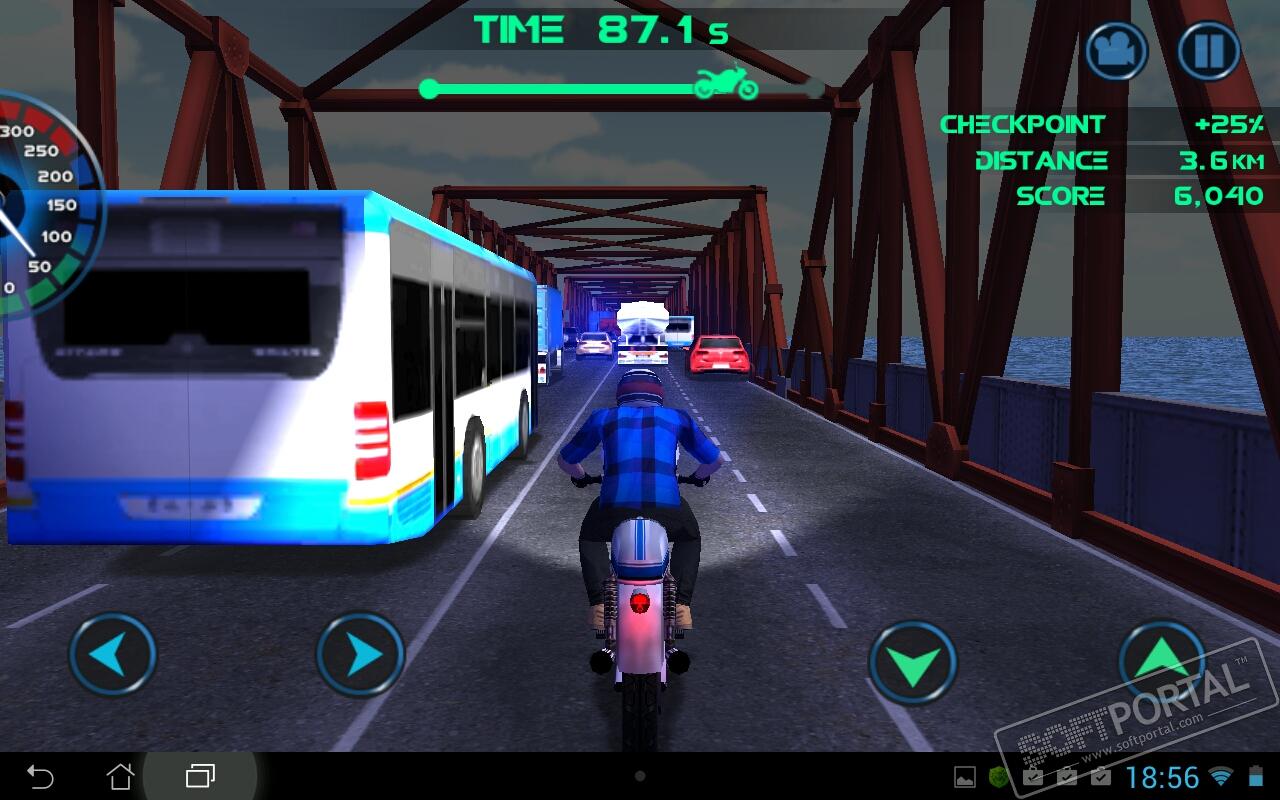The height and width of the screenshot is (800, 1280).
Task: Steer right with the right arrow button
Action: (360, 655)
